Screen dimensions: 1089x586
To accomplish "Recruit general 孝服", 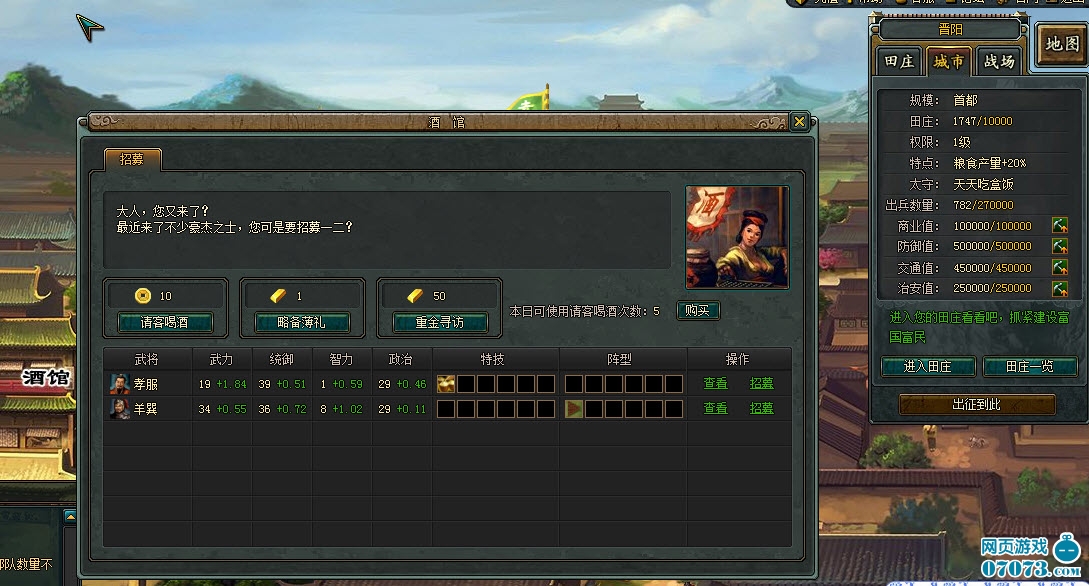I will pyautogui.click(x=762, y=383).
